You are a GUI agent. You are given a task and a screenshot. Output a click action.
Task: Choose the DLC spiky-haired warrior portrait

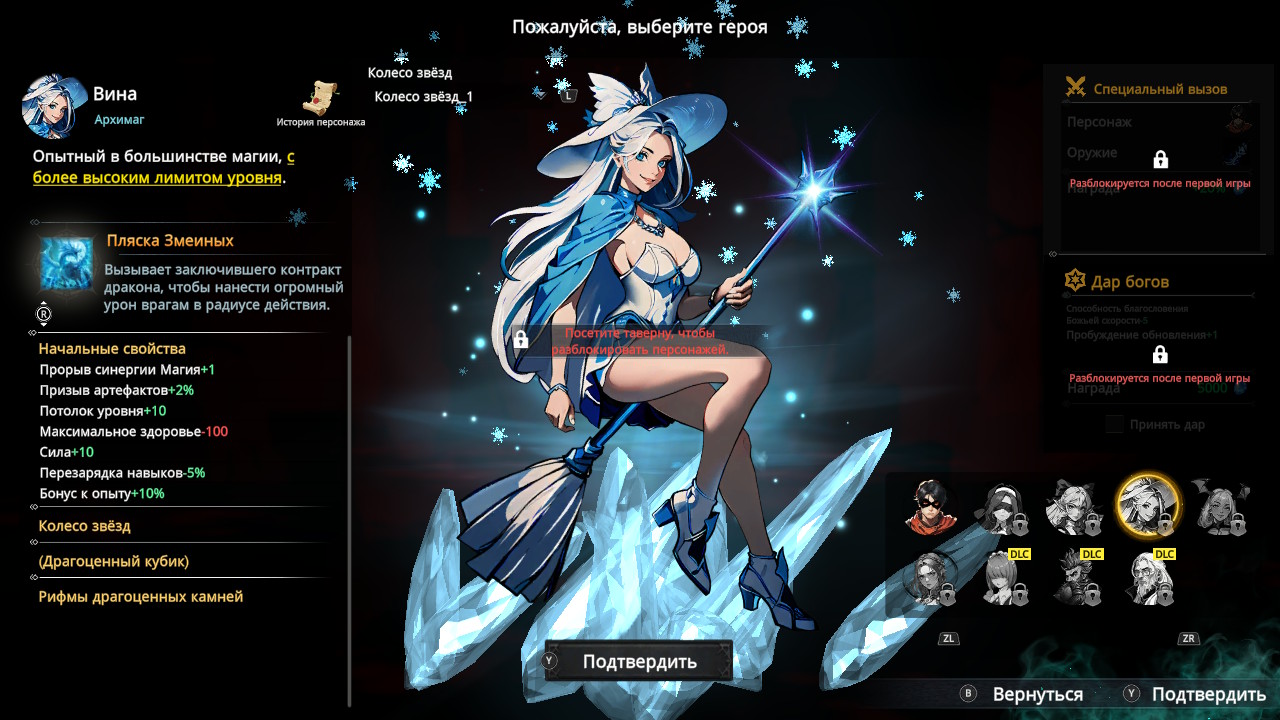point(1076,579)
